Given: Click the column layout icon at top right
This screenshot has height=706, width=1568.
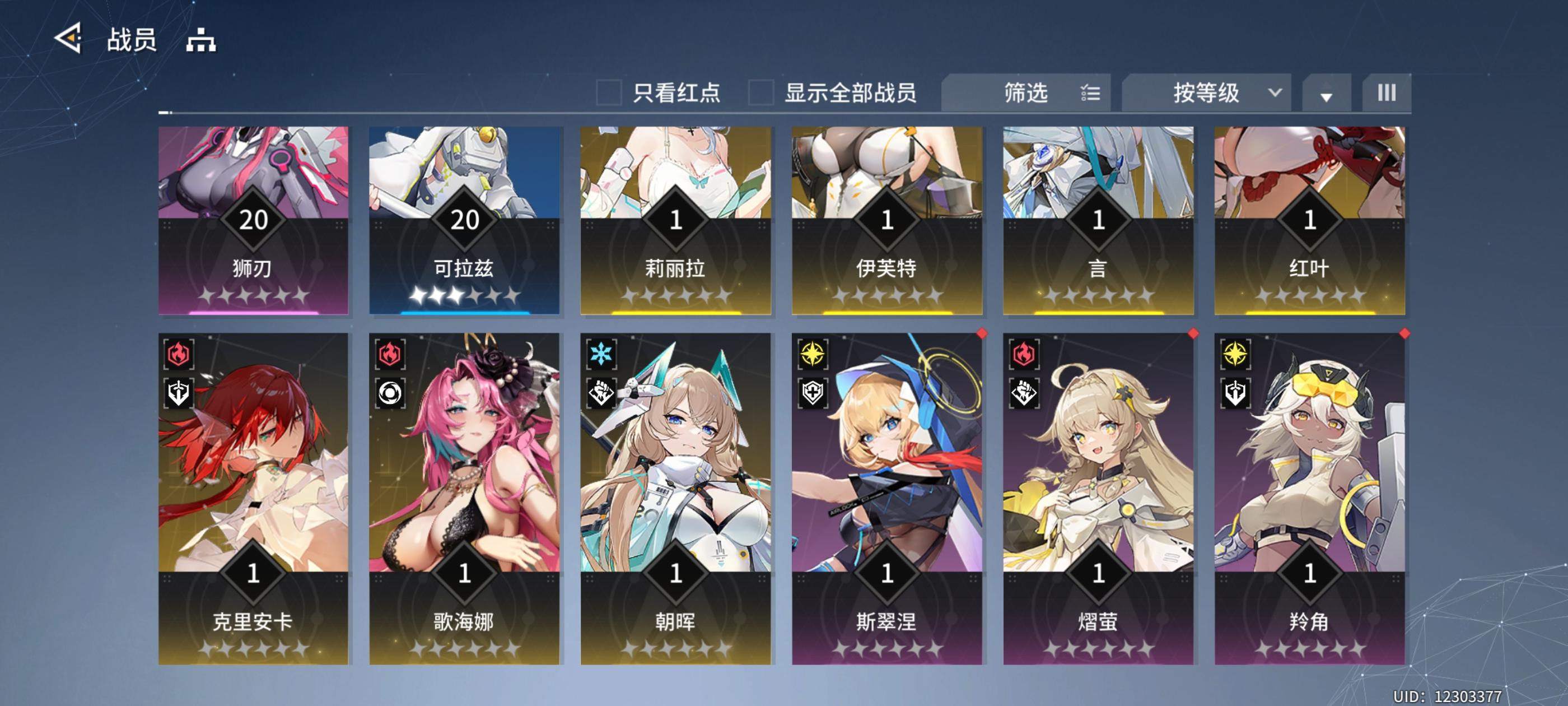Looking at the screenshot, I should tap(1387, 92).
